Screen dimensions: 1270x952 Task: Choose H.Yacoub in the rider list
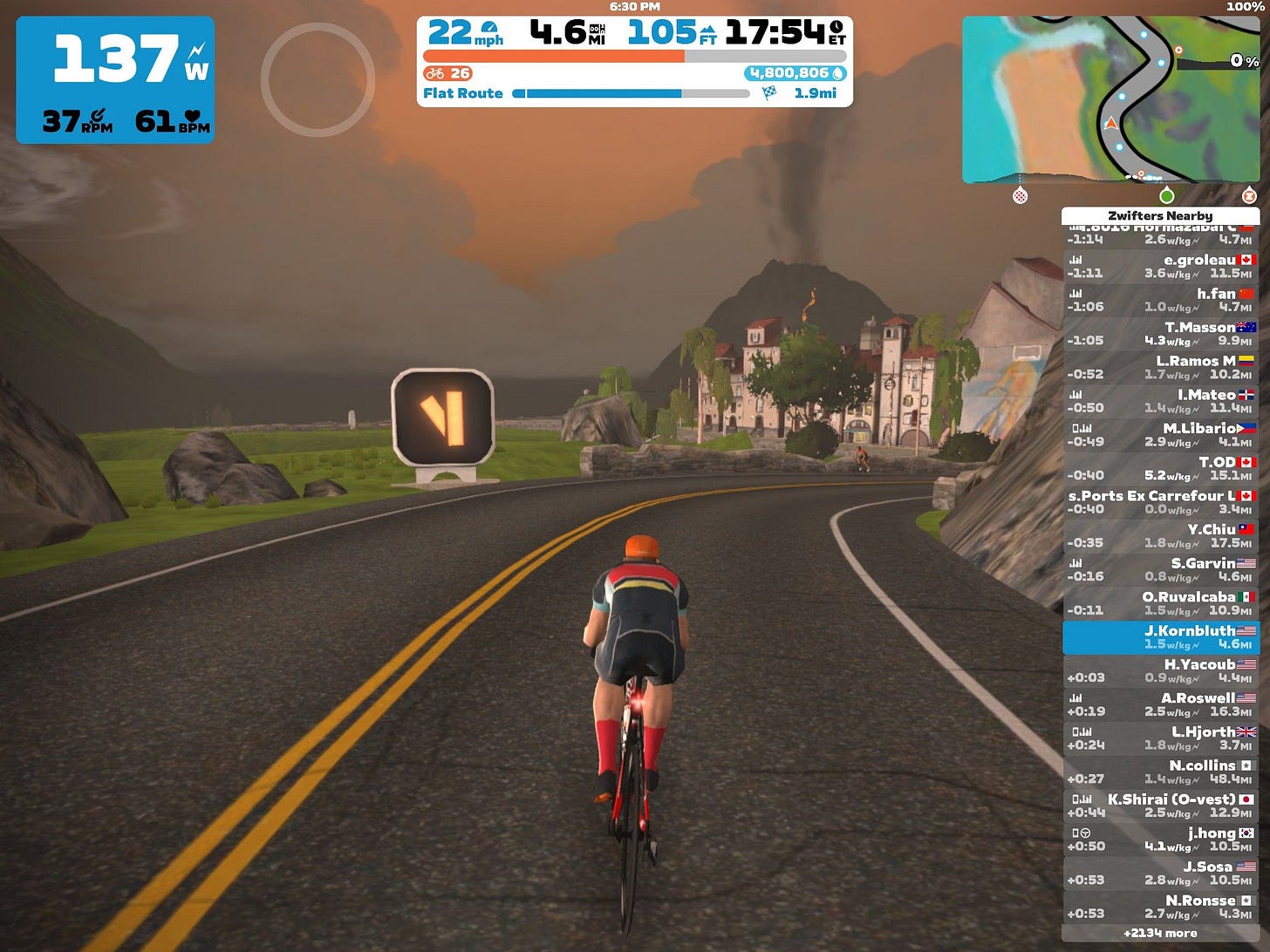pyautogui.click(x=1160, y=670)
